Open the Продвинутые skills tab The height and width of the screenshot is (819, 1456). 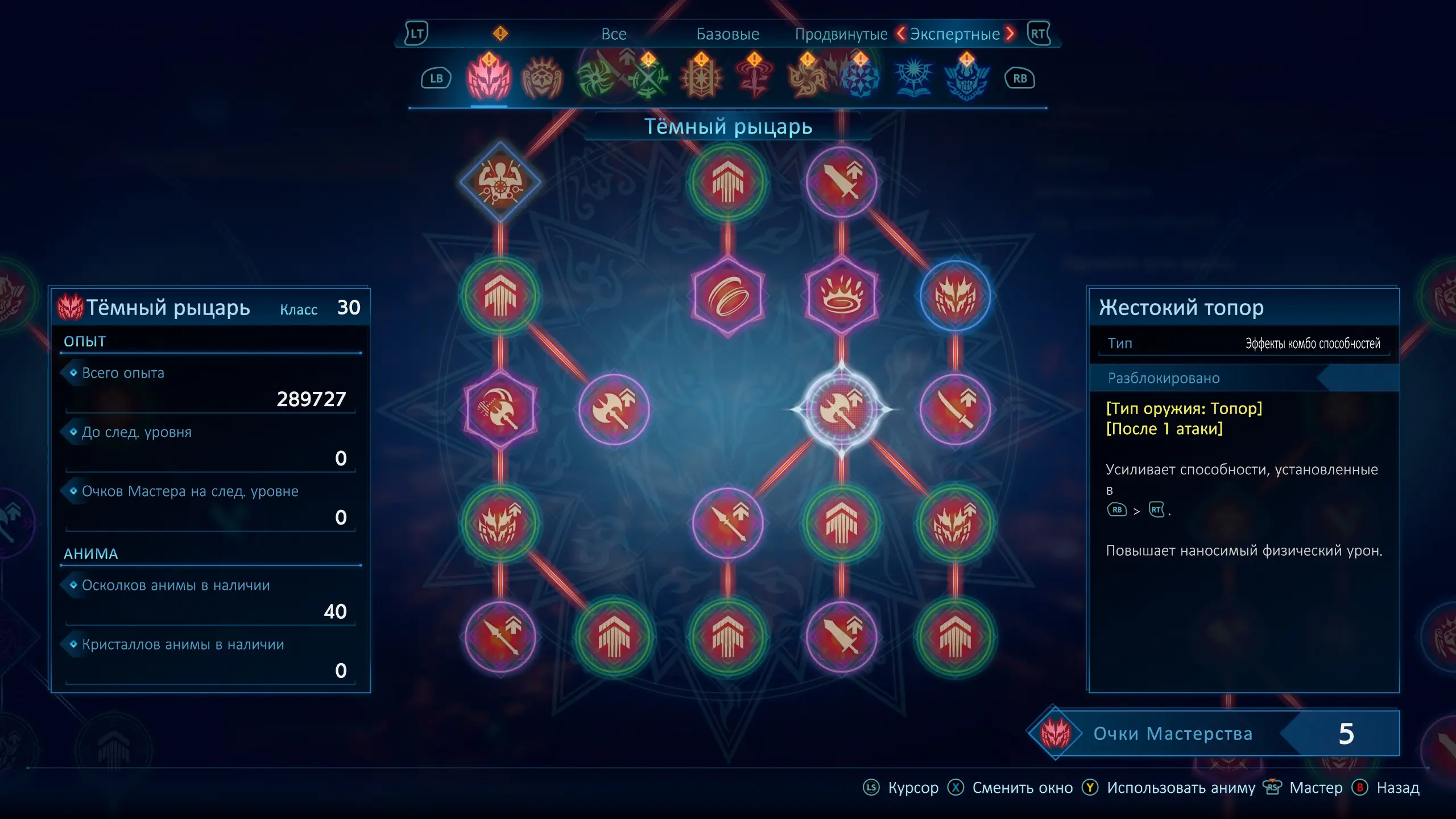pyautogui.click(x=841, y=34)
